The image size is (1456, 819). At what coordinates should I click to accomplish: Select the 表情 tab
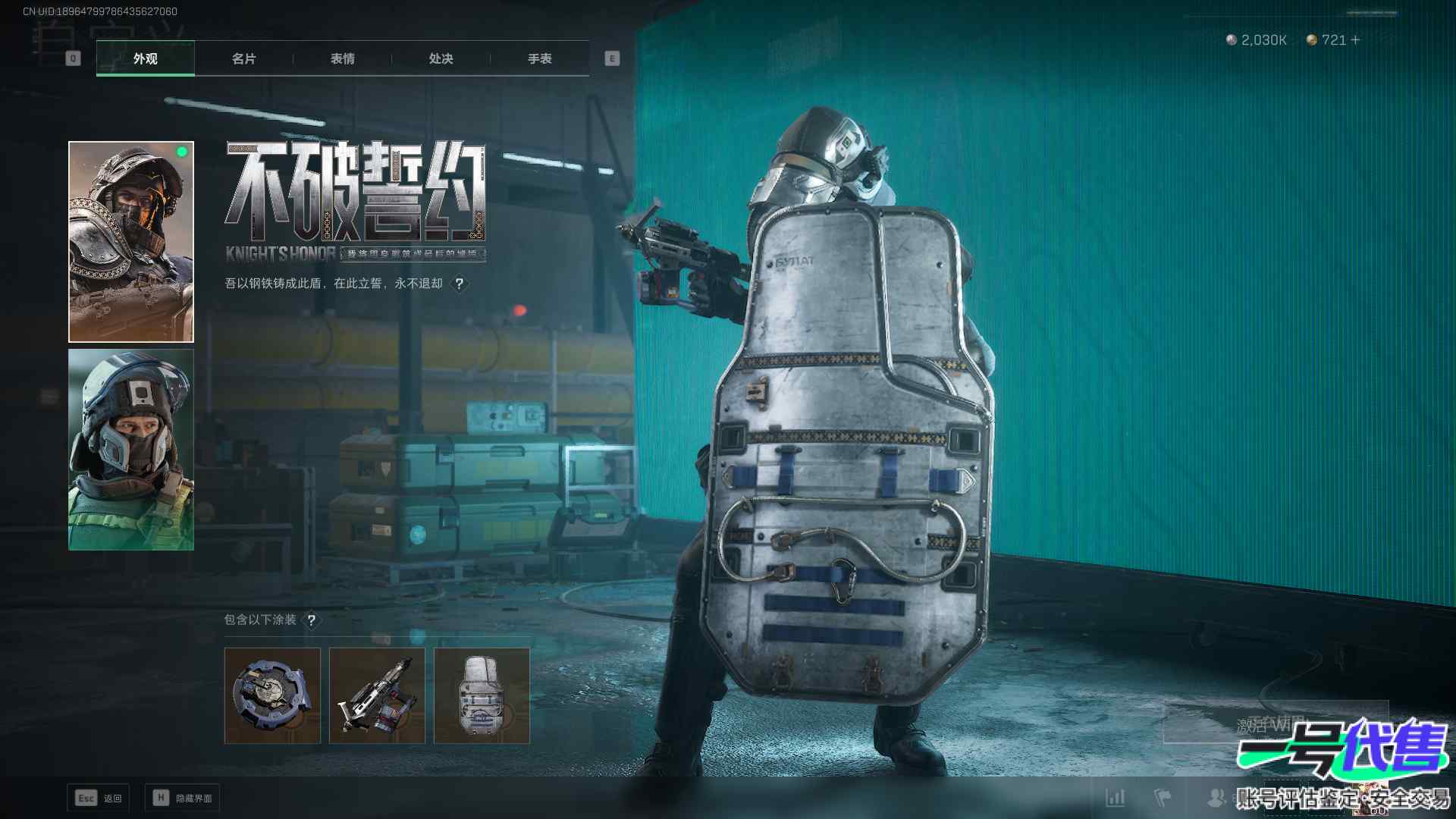coord(342,58)
